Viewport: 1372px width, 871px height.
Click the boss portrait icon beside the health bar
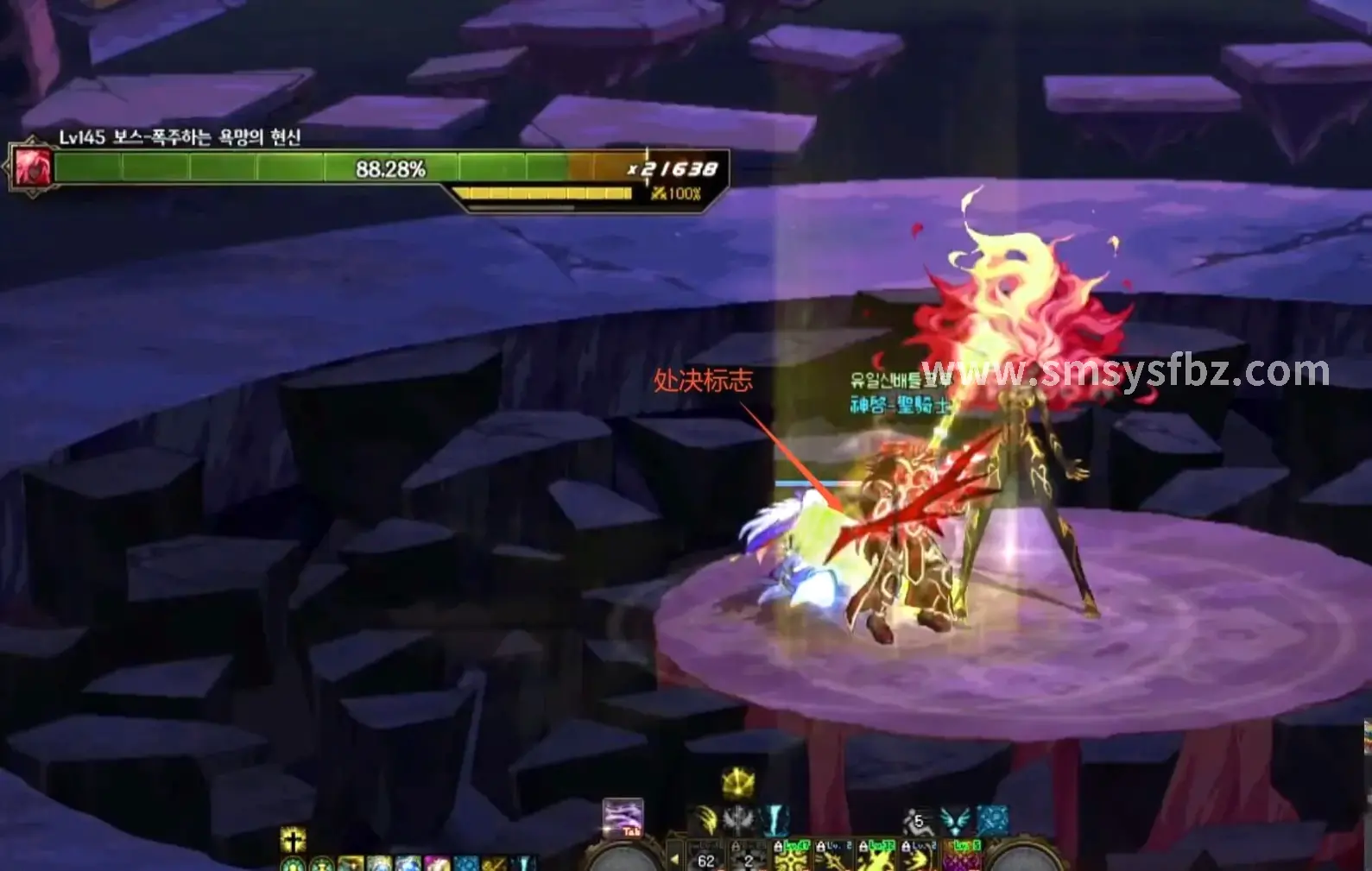pyautogui.click(x=32, y=167)
